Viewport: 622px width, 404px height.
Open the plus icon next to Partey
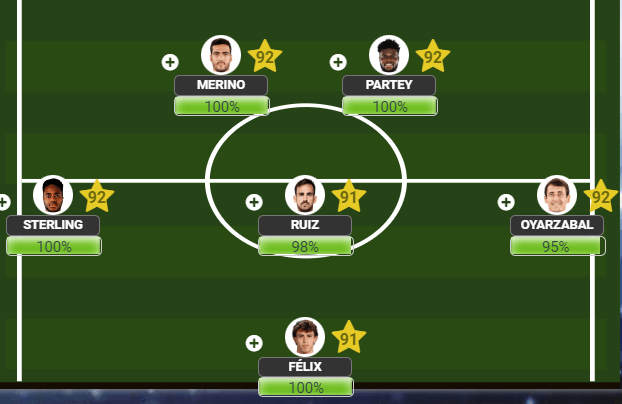[x=338, y=62]
